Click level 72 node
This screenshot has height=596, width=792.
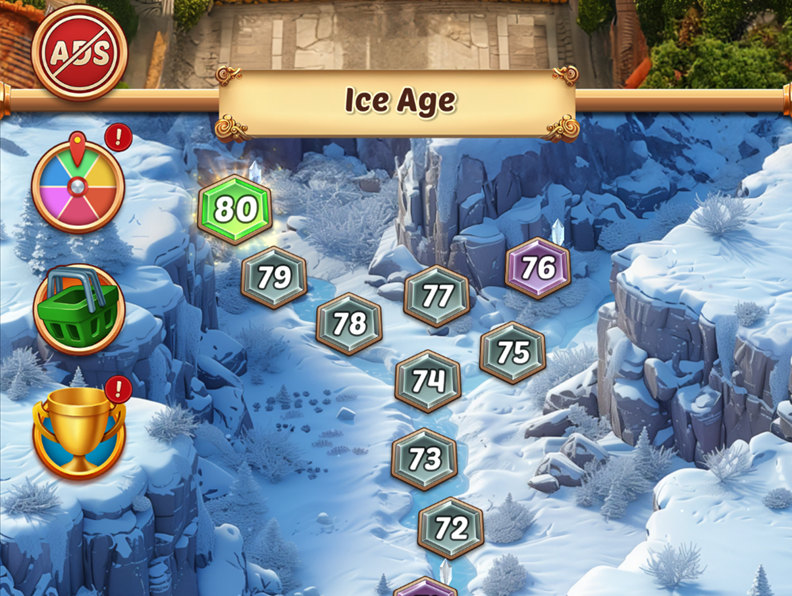[451, 528]
